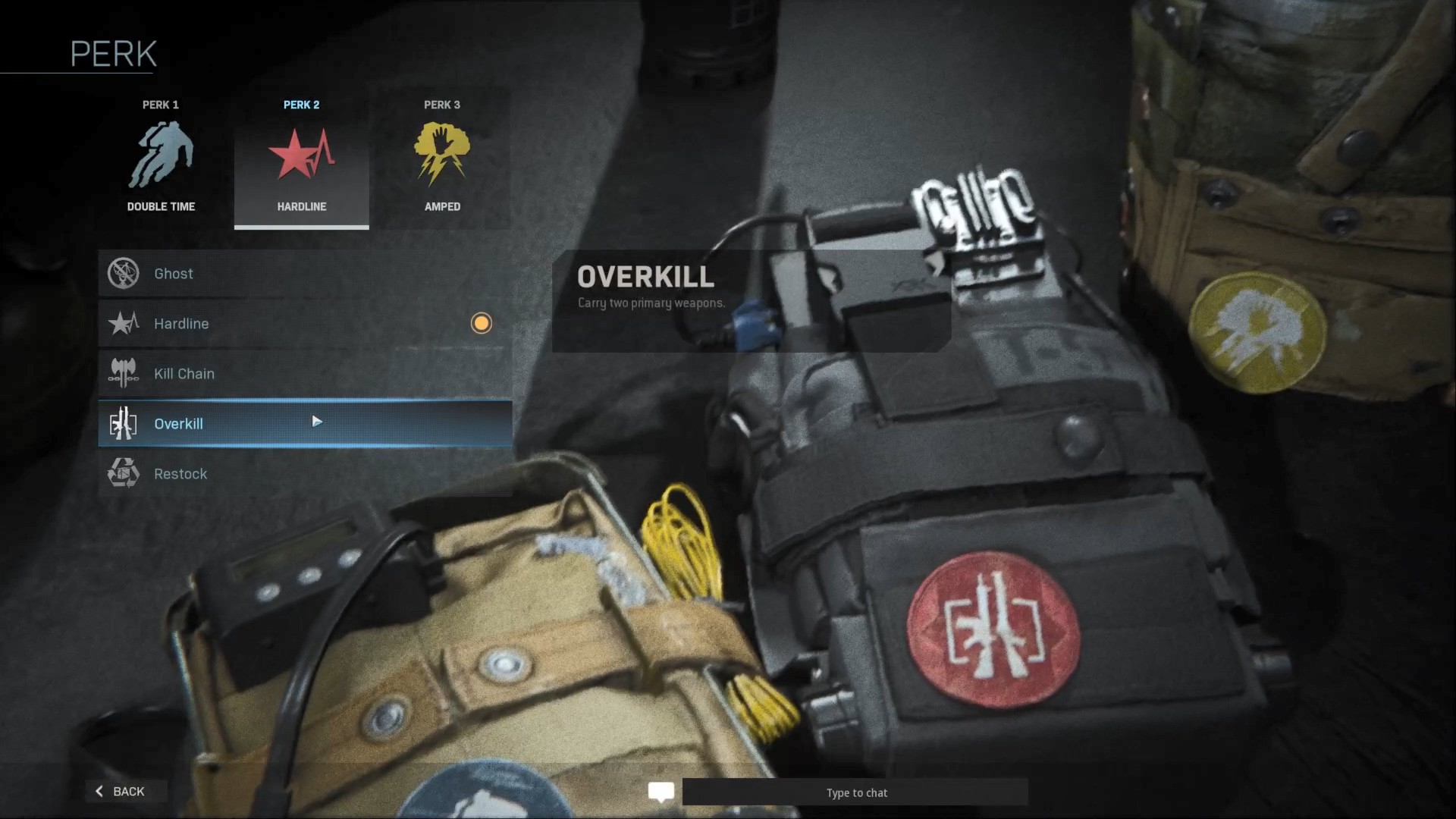Image resolution: width=1456 pixels, height=819 pixels.
Task: Choose the Ghost perk
Action: tap(305, 274)
